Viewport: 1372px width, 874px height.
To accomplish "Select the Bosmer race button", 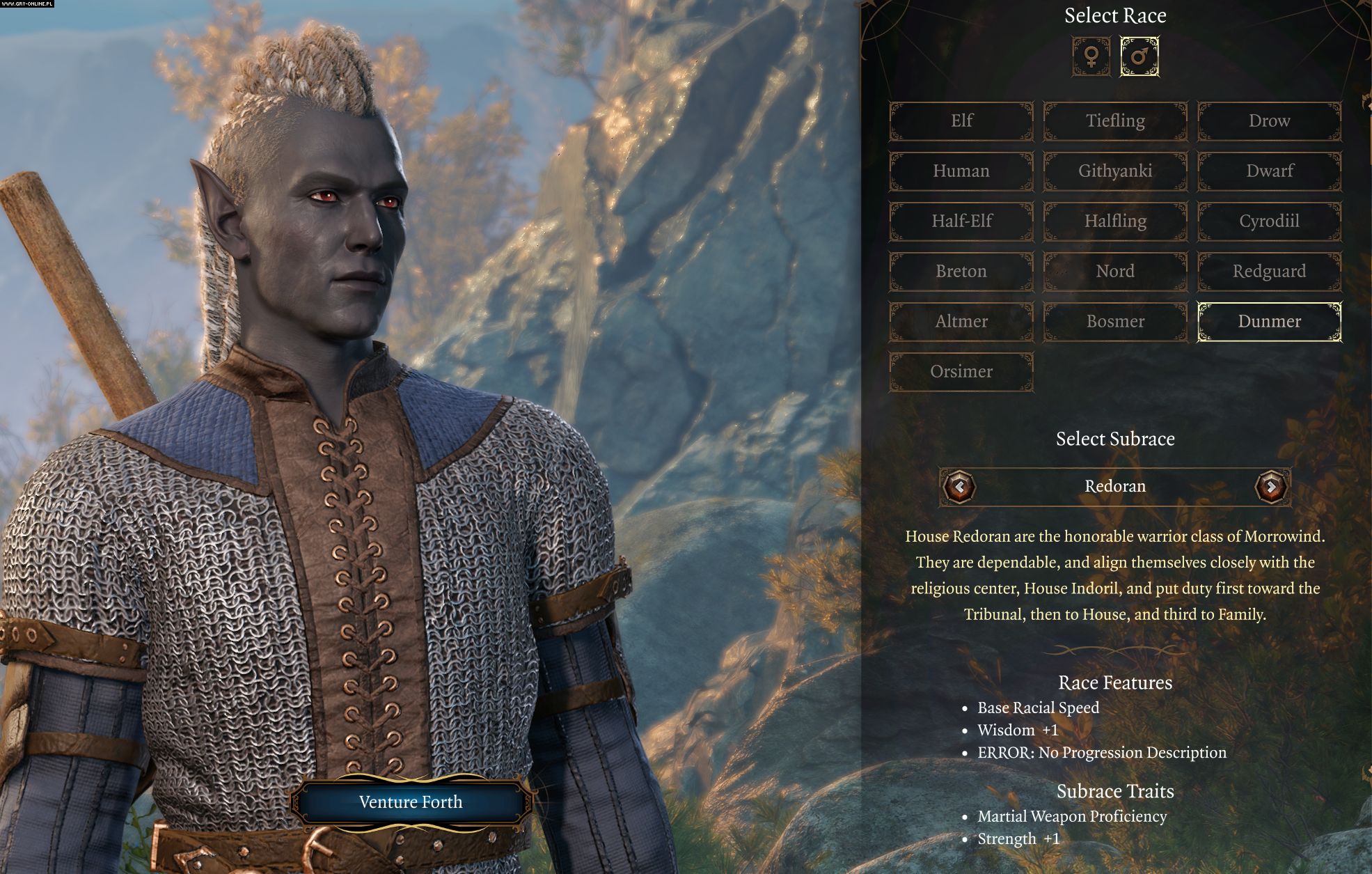I will coord(1115,322).
